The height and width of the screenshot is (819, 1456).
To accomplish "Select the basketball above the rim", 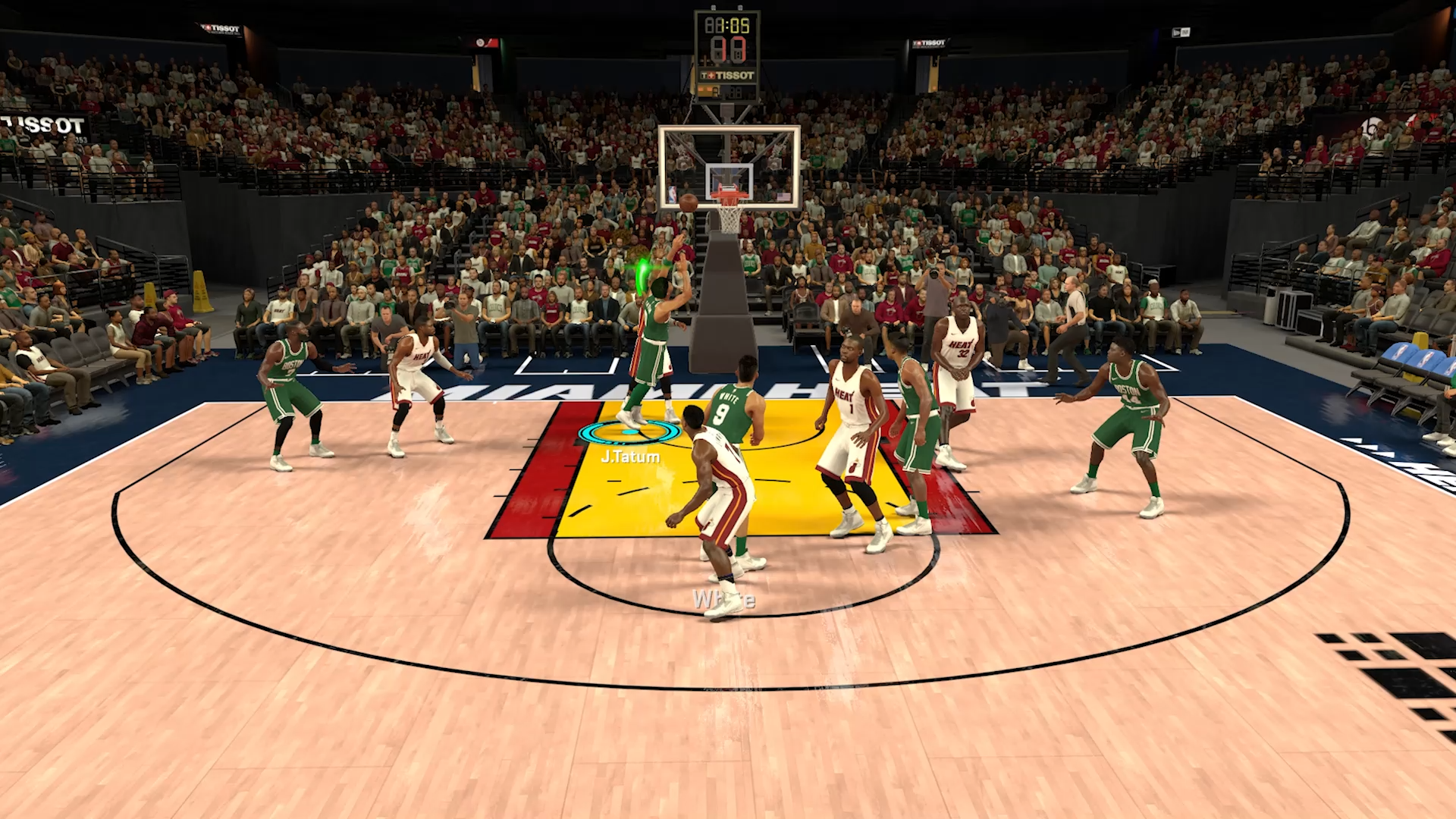I will tap(688, 202).
